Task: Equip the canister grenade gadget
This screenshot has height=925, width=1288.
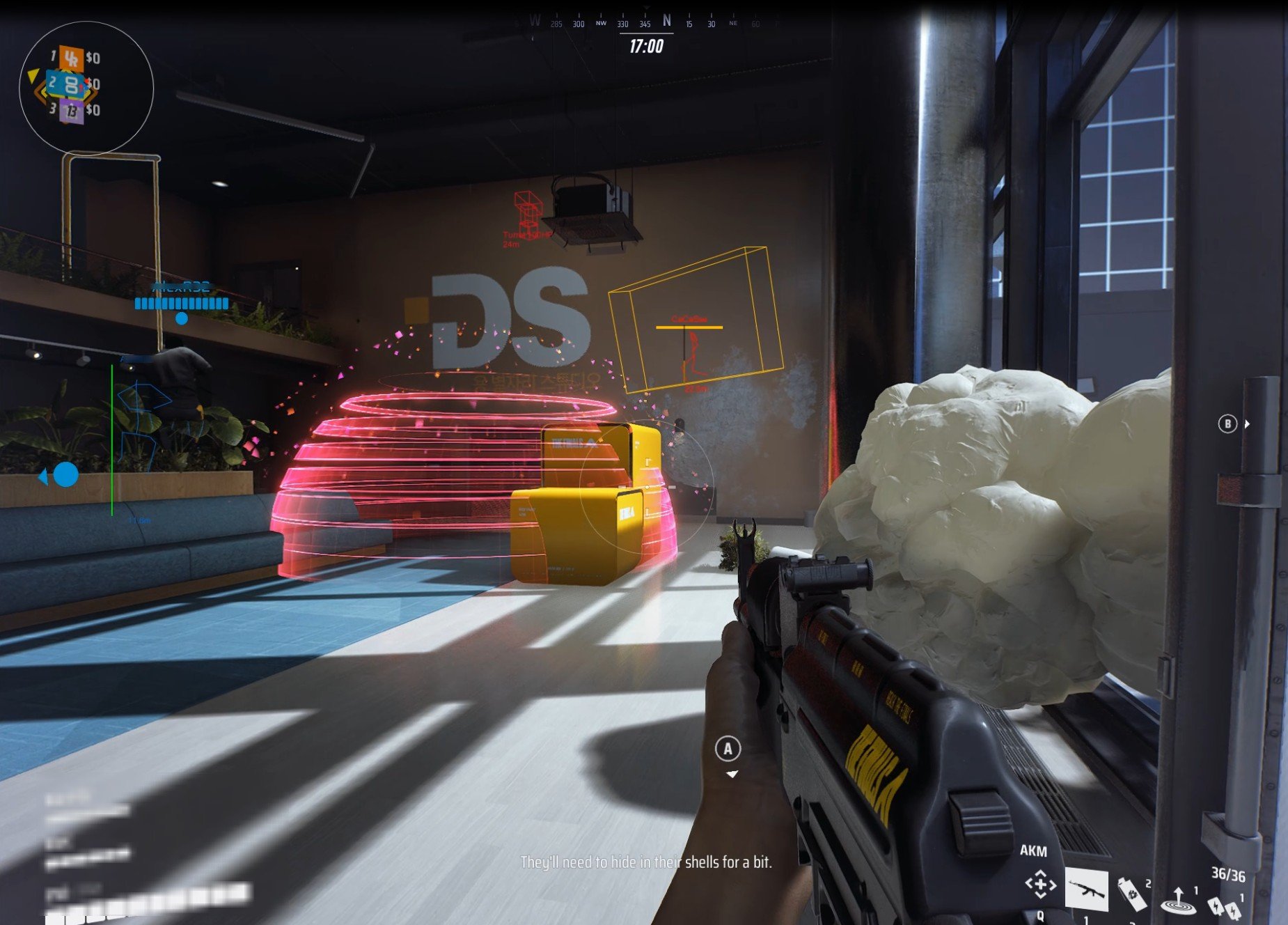Action: [1132, 894]
